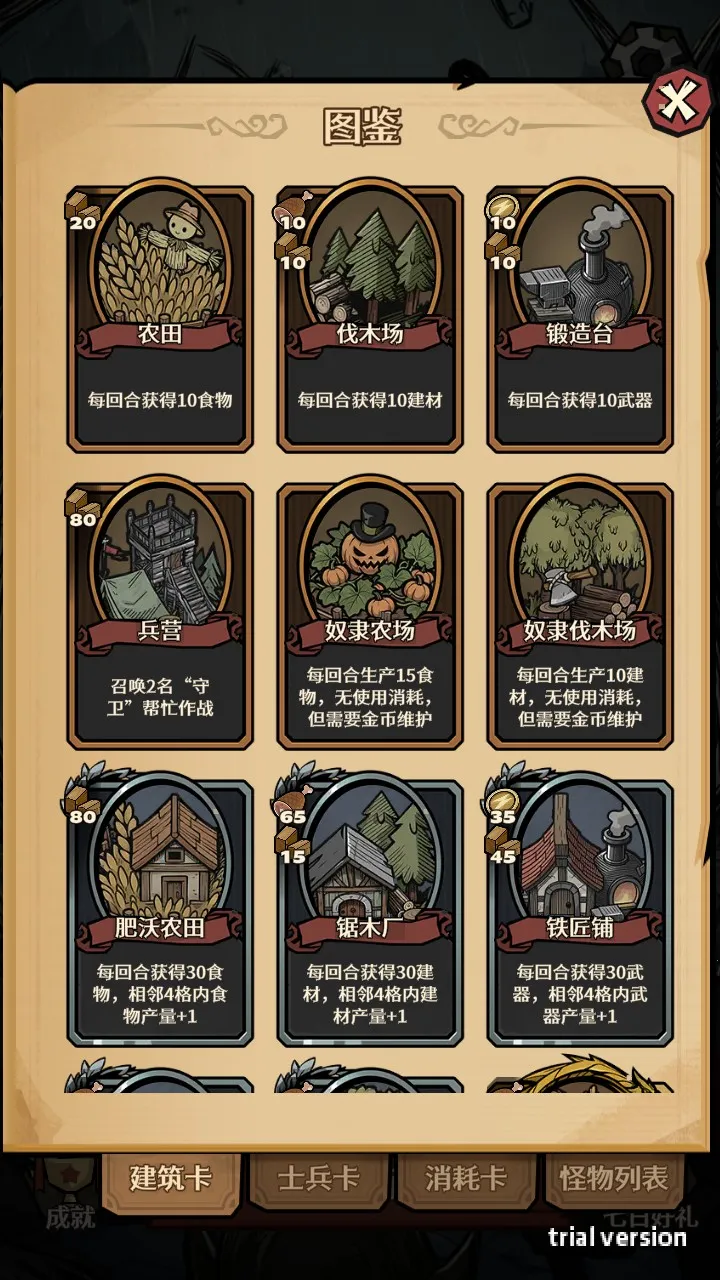Show the 怪物列表 monster list tab
The width and height of the screenshot is (720, 1280).
(614, 1179)
